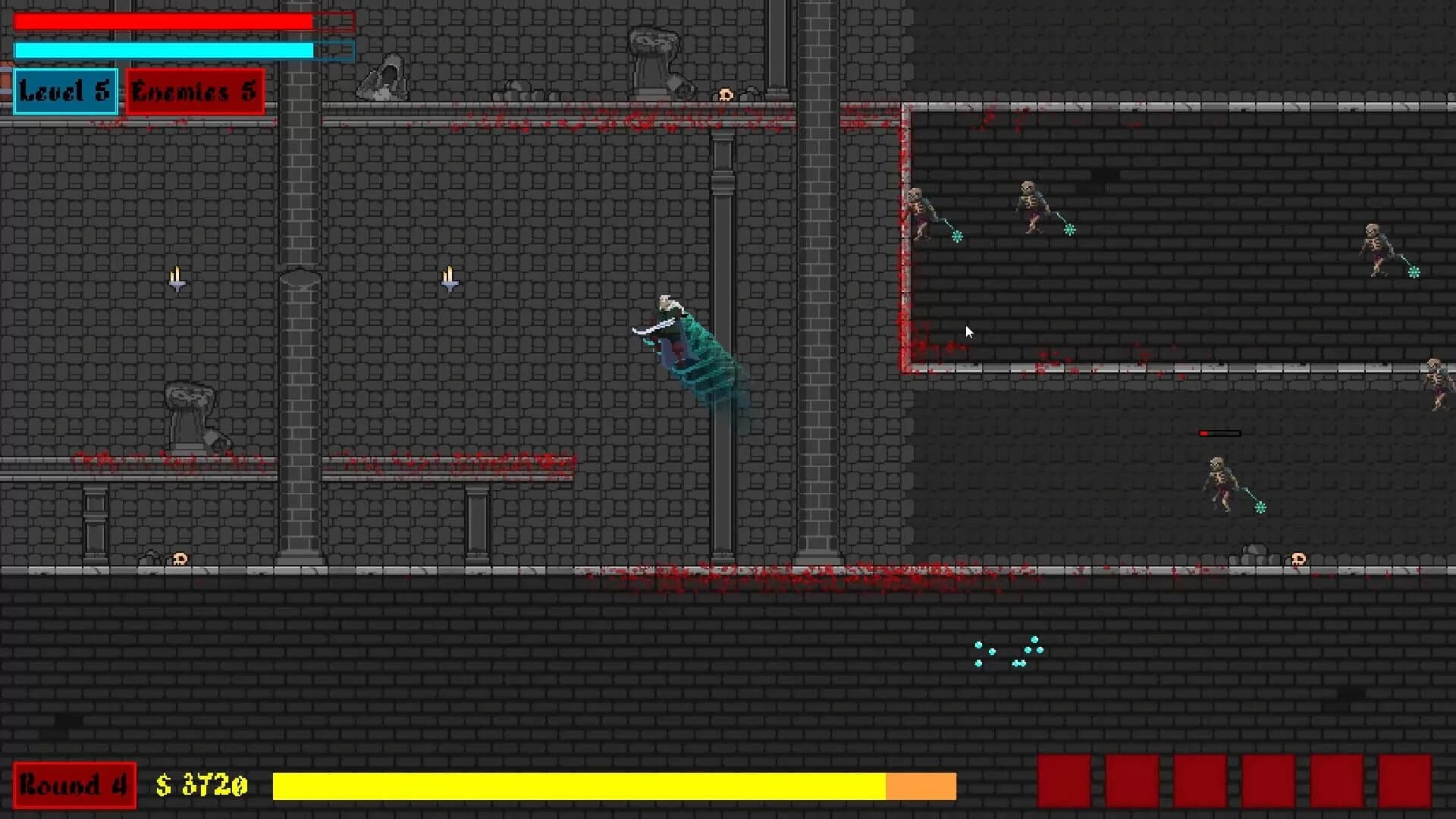Select the Level 5 badge

point(64,92)
